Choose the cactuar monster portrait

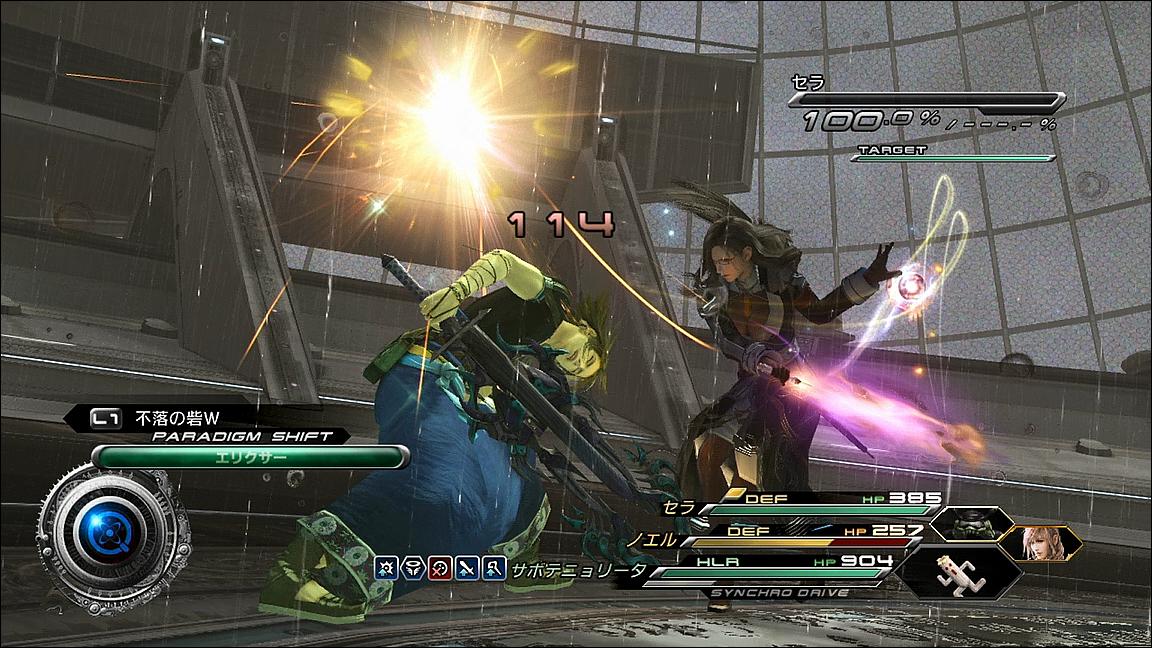955,573
